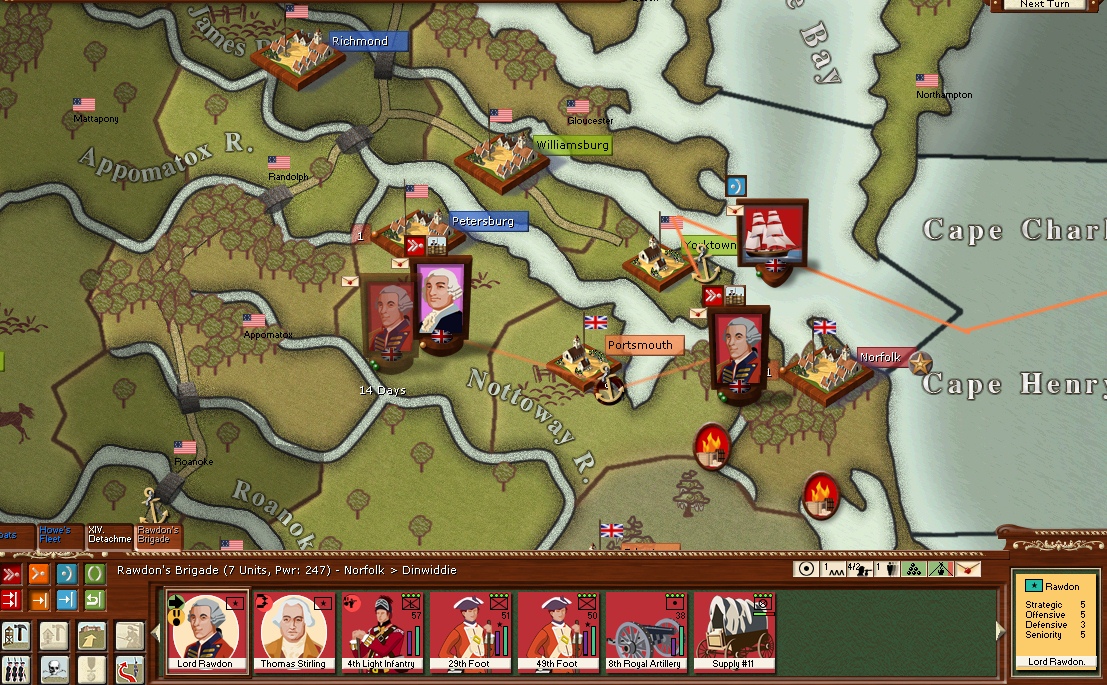
Task: Set the orange offensive posture
Action: pos(39,574)
